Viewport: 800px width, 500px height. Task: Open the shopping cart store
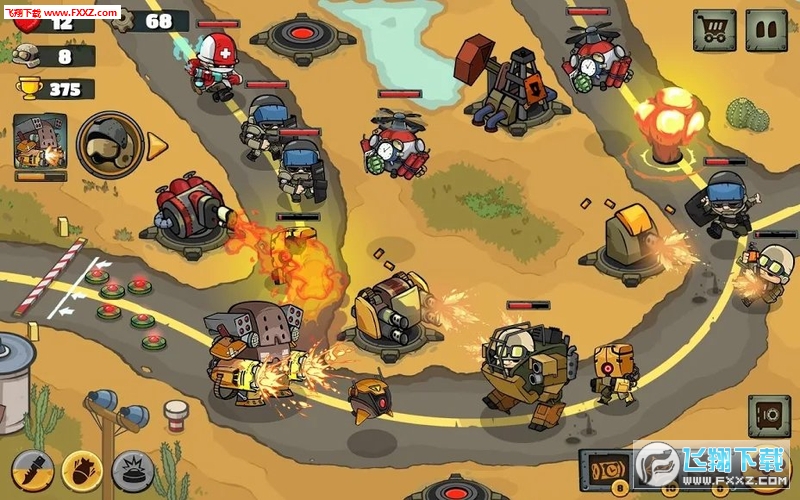714,31
